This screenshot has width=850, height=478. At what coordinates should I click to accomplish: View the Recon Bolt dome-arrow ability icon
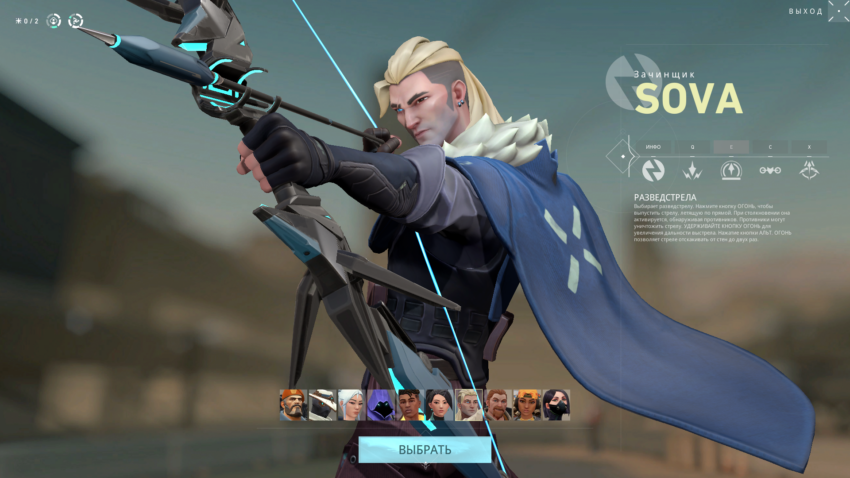tap(731, 170)
